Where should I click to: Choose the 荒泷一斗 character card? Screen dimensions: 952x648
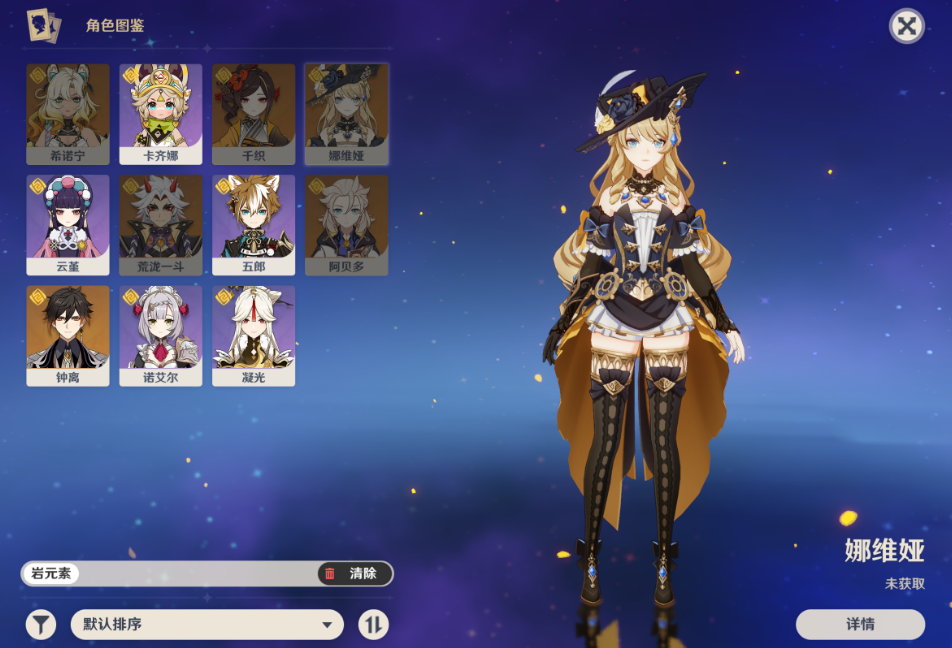[x=161, y=224]
